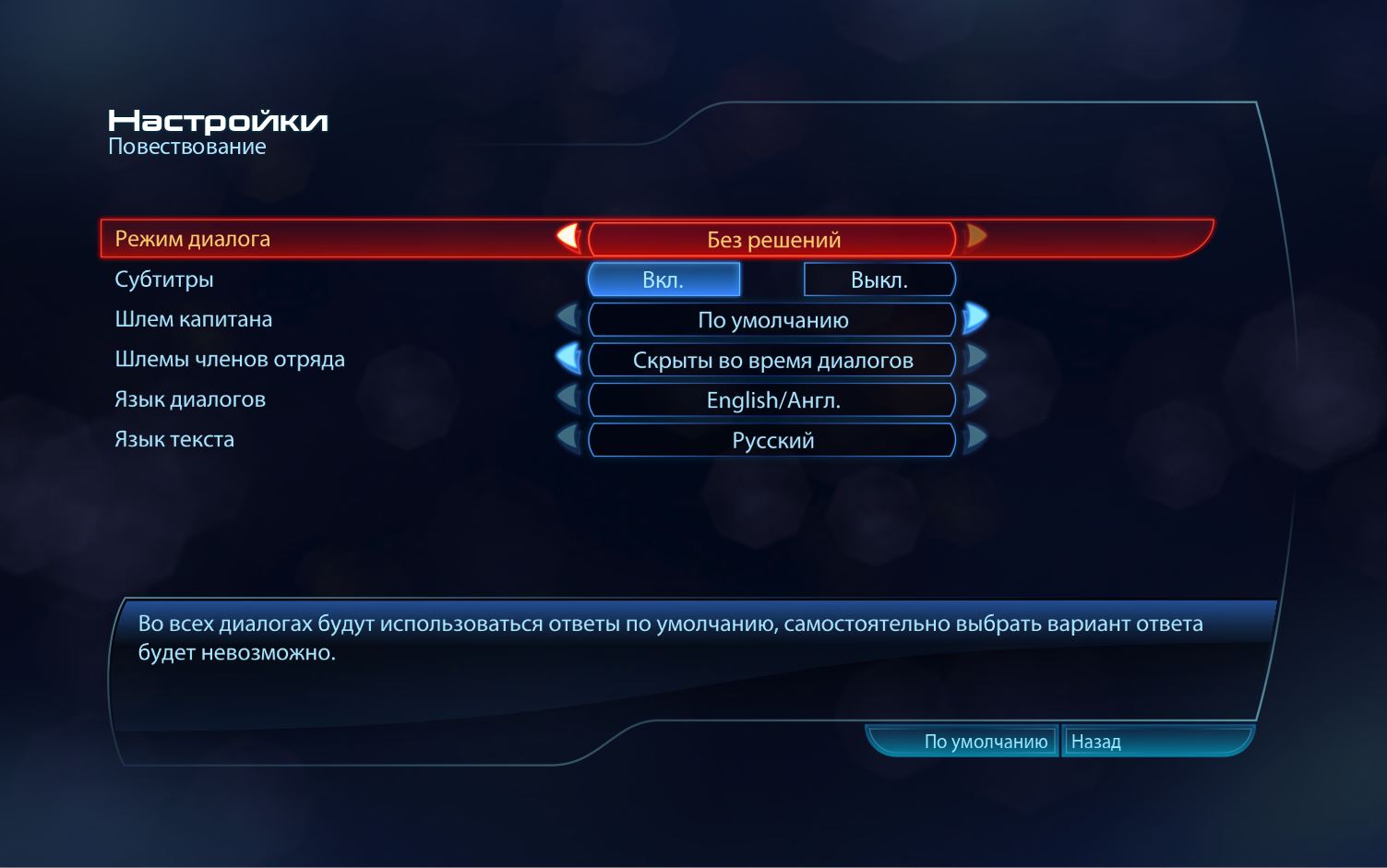Image resolution: width=1387 pixels, height=868 pixels.
Task: Reset settings with По умолчанию button
Action: point(985,742)
